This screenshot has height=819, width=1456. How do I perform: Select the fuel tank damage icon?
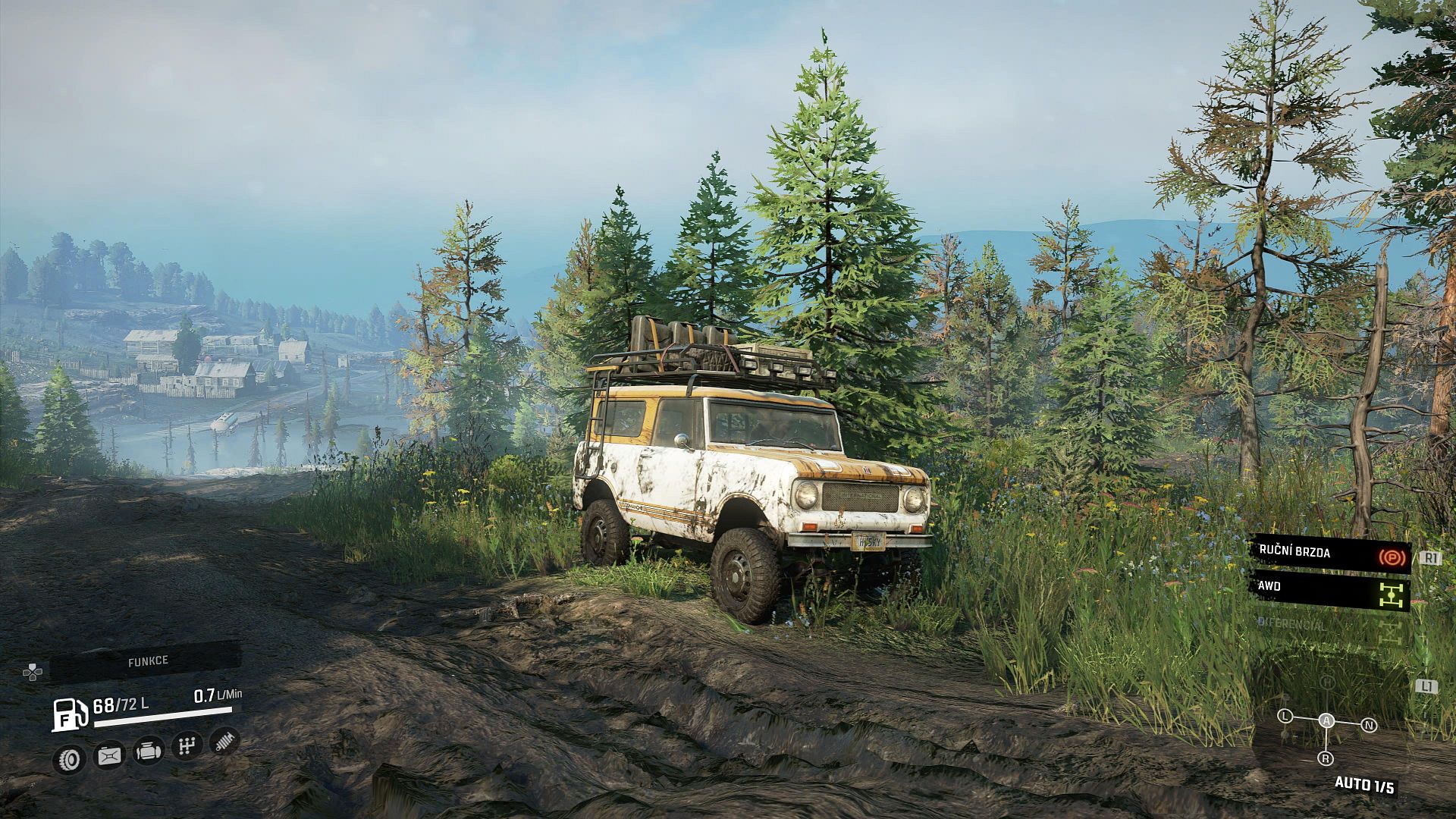point(109,755)
